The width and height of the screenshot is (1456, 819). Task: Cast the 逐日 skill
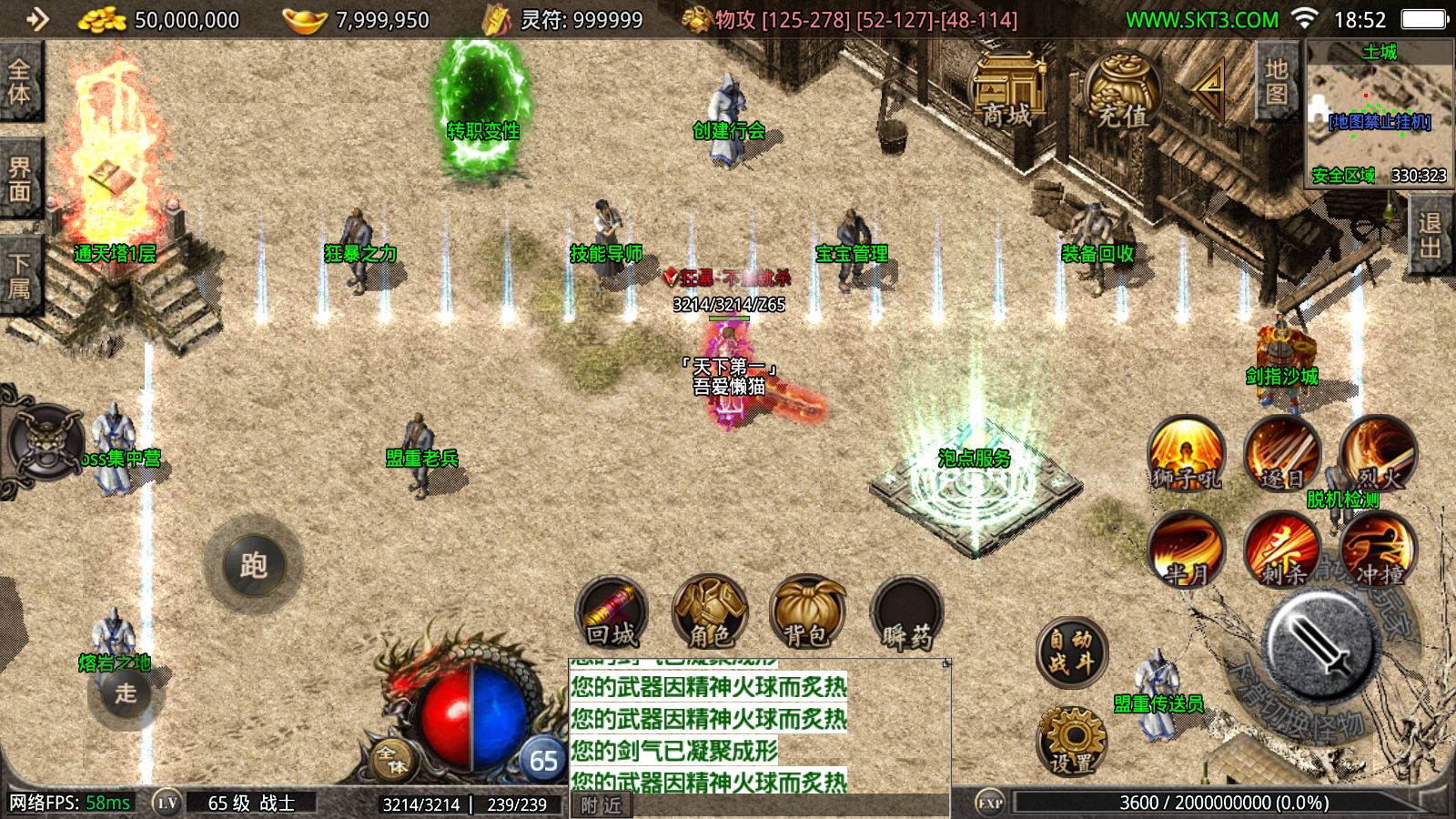(1281, 453)
